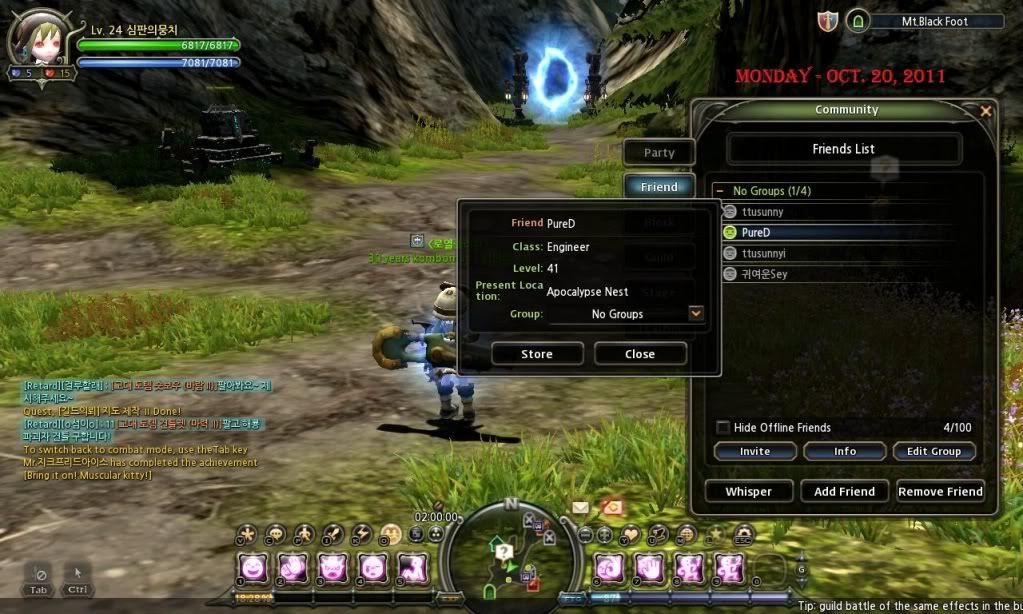Choose Remove Friend
Screen dimensions: 1023x614
point(940,491)
